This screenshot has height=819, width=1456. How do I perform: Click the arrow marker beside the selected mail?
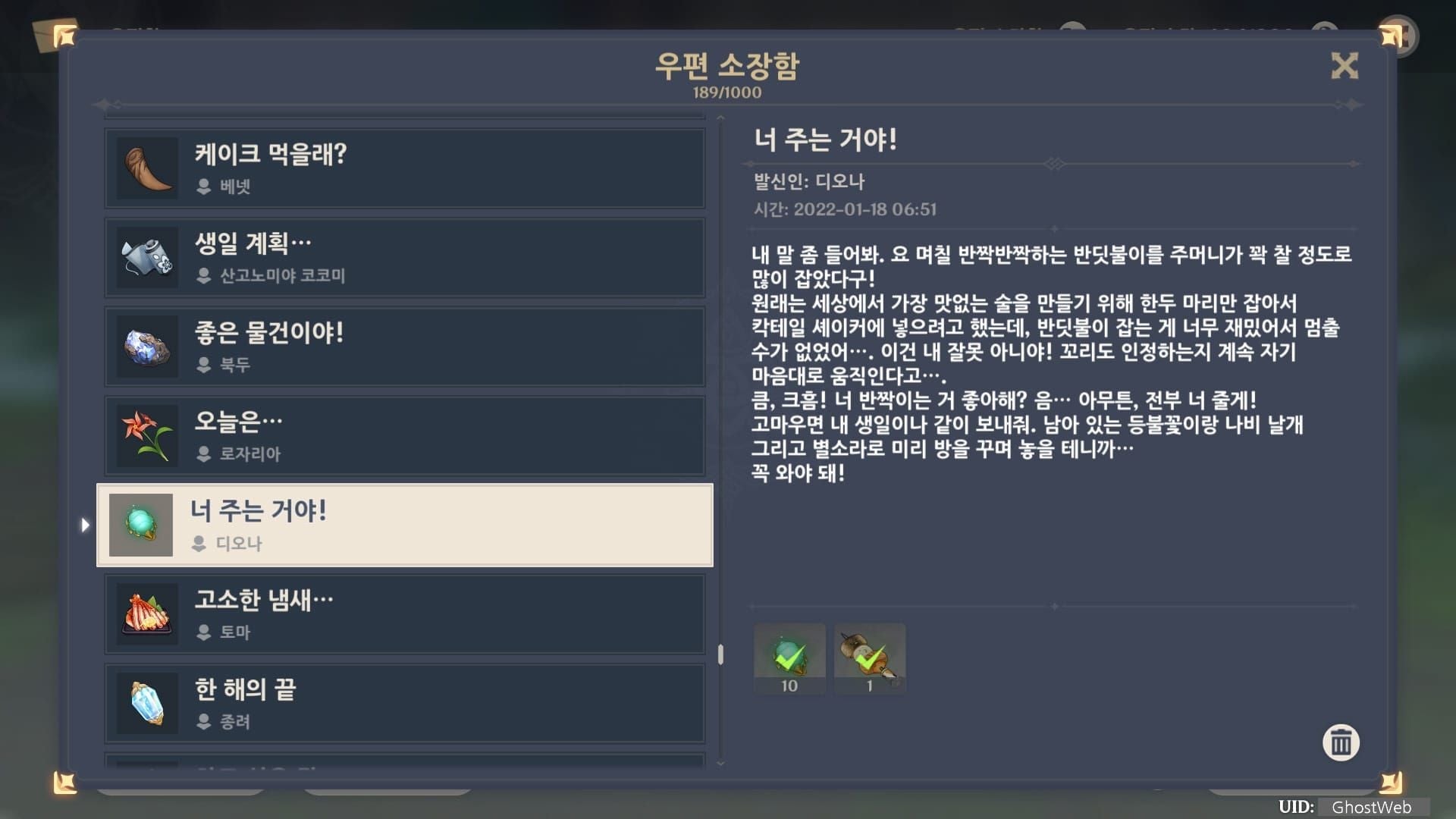85,524
